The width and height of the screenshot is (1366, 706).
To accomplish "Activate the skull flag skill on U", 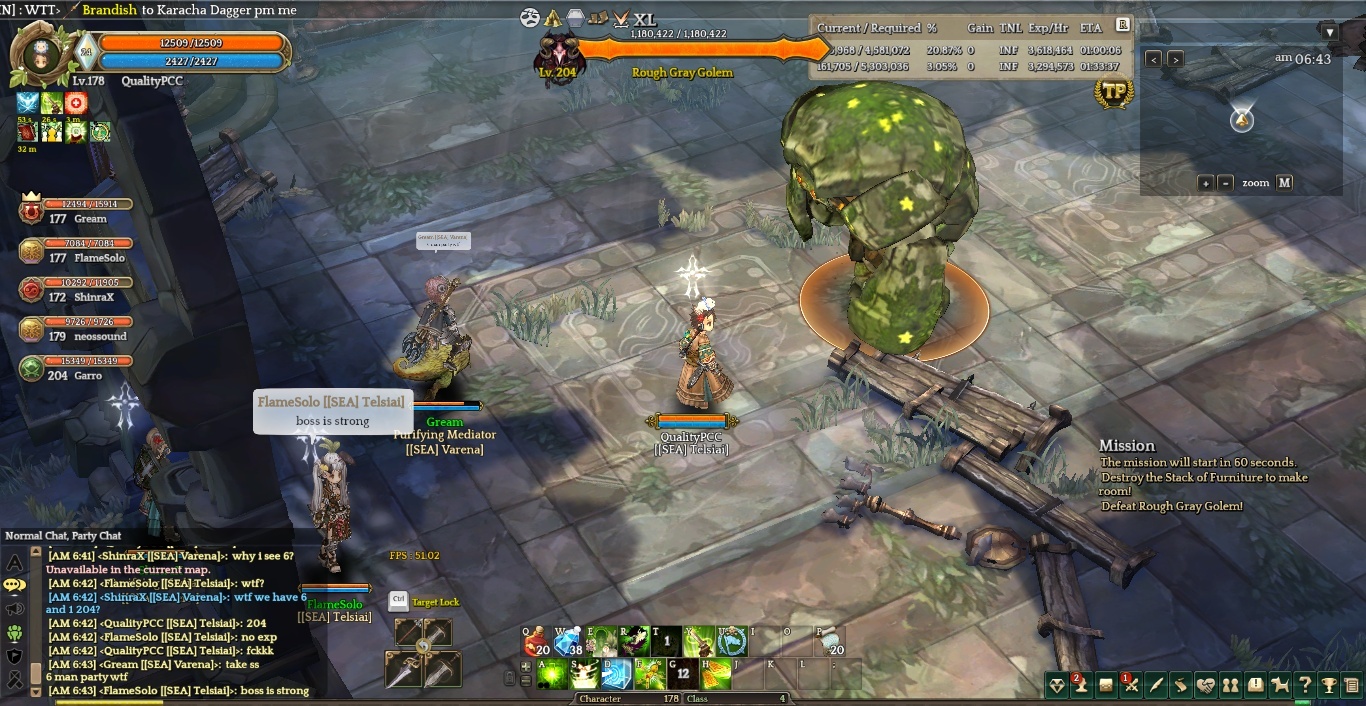I will pos(731,641).
